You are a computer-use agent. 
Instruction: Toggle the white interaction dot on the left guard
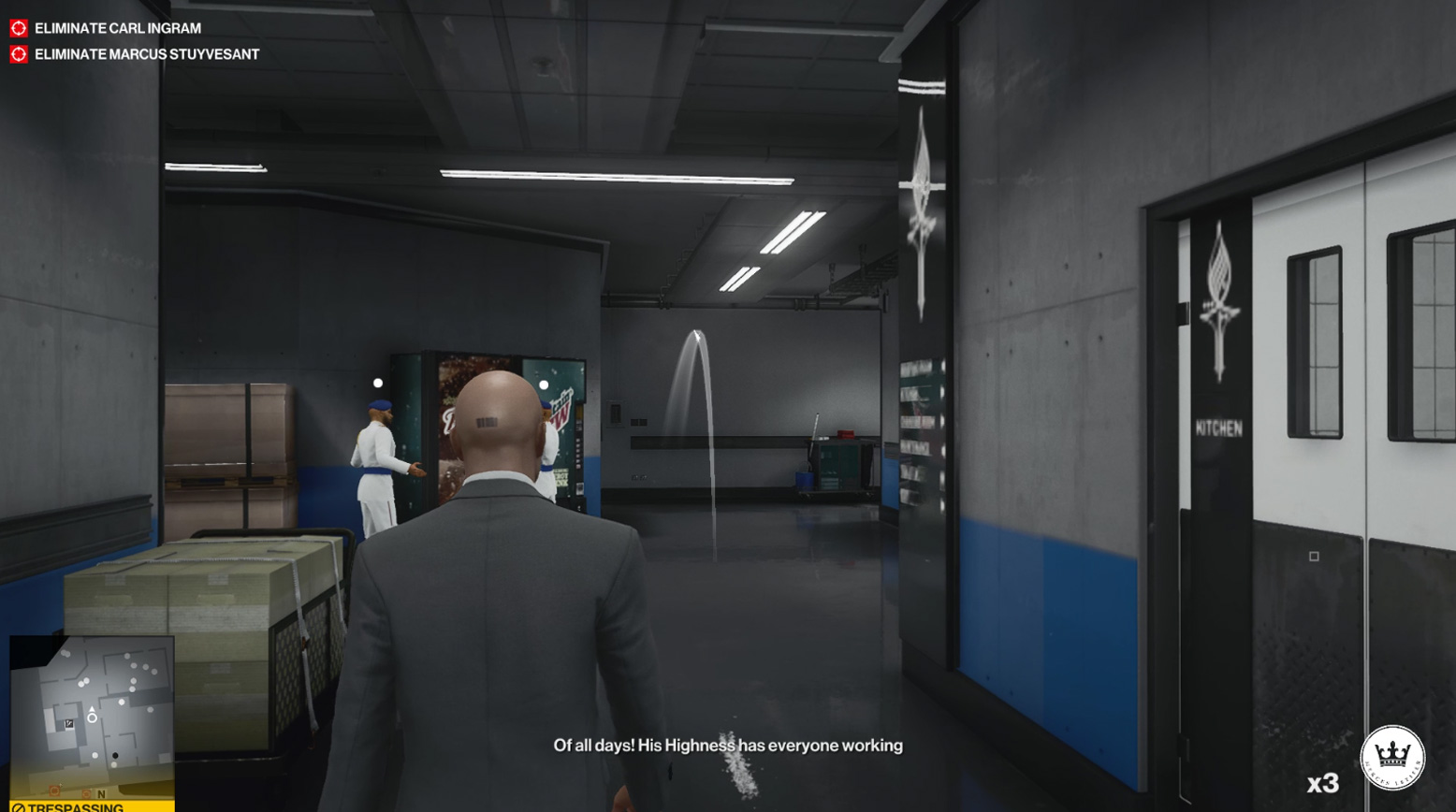(x=378, y=382)
